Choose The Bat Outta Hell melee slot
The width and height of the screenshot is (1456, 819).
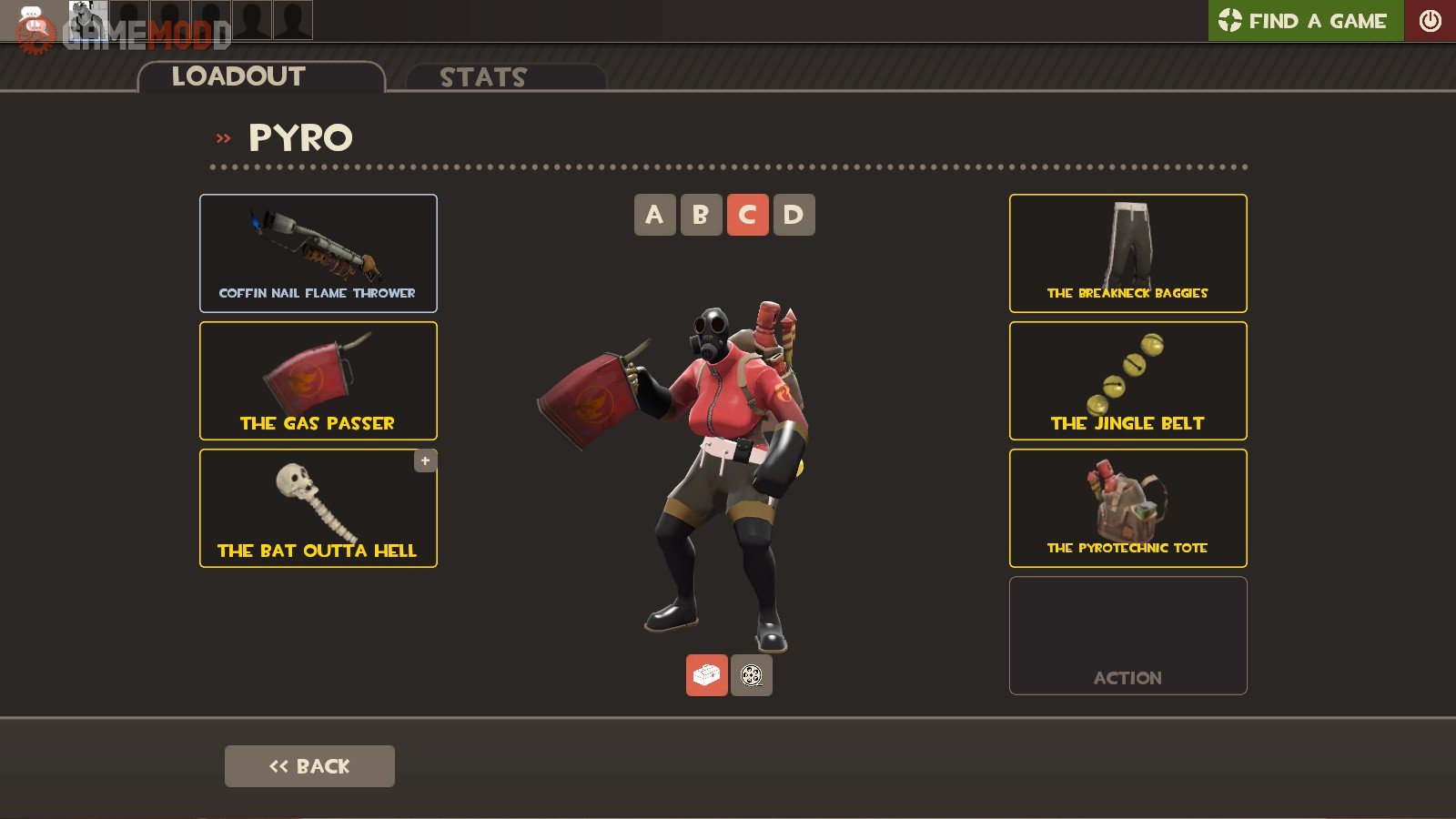pyautogui.click(x=318, y=508)
